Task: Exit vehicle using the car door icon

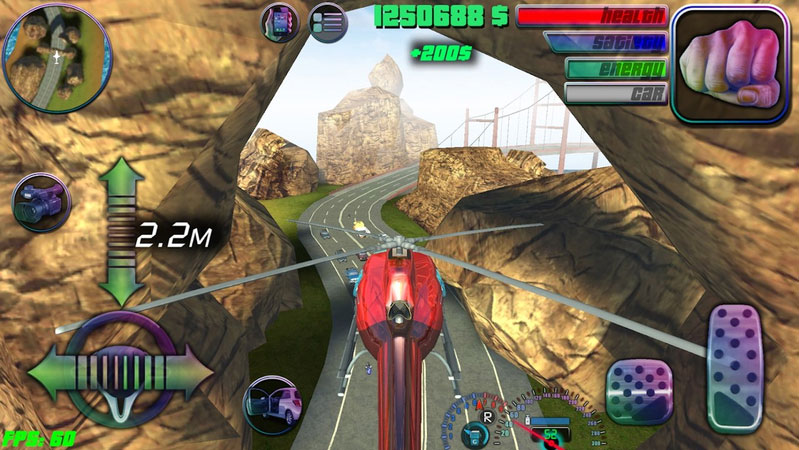Action: coord(274,404)
